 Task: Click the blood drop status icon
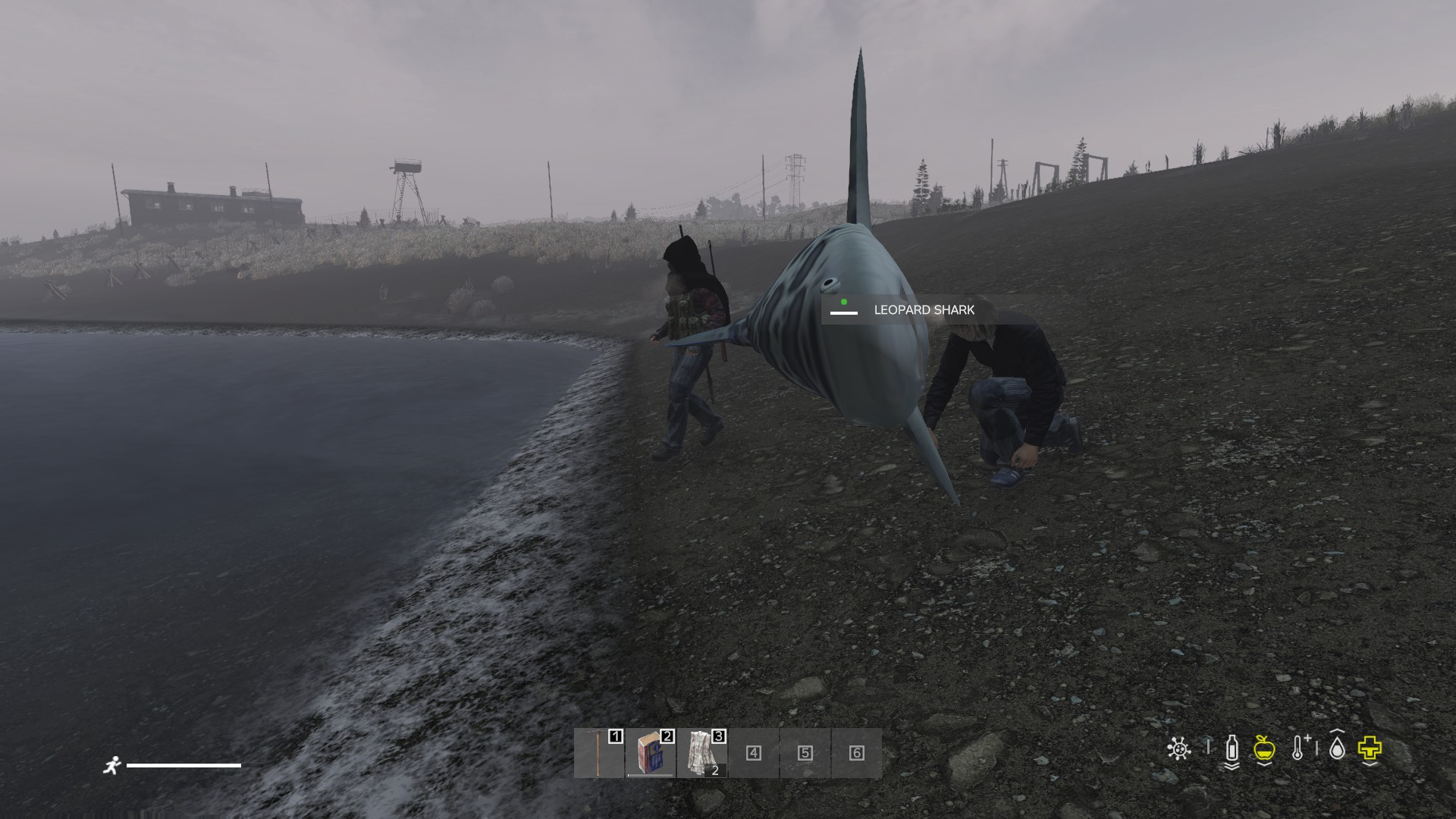1337,749
